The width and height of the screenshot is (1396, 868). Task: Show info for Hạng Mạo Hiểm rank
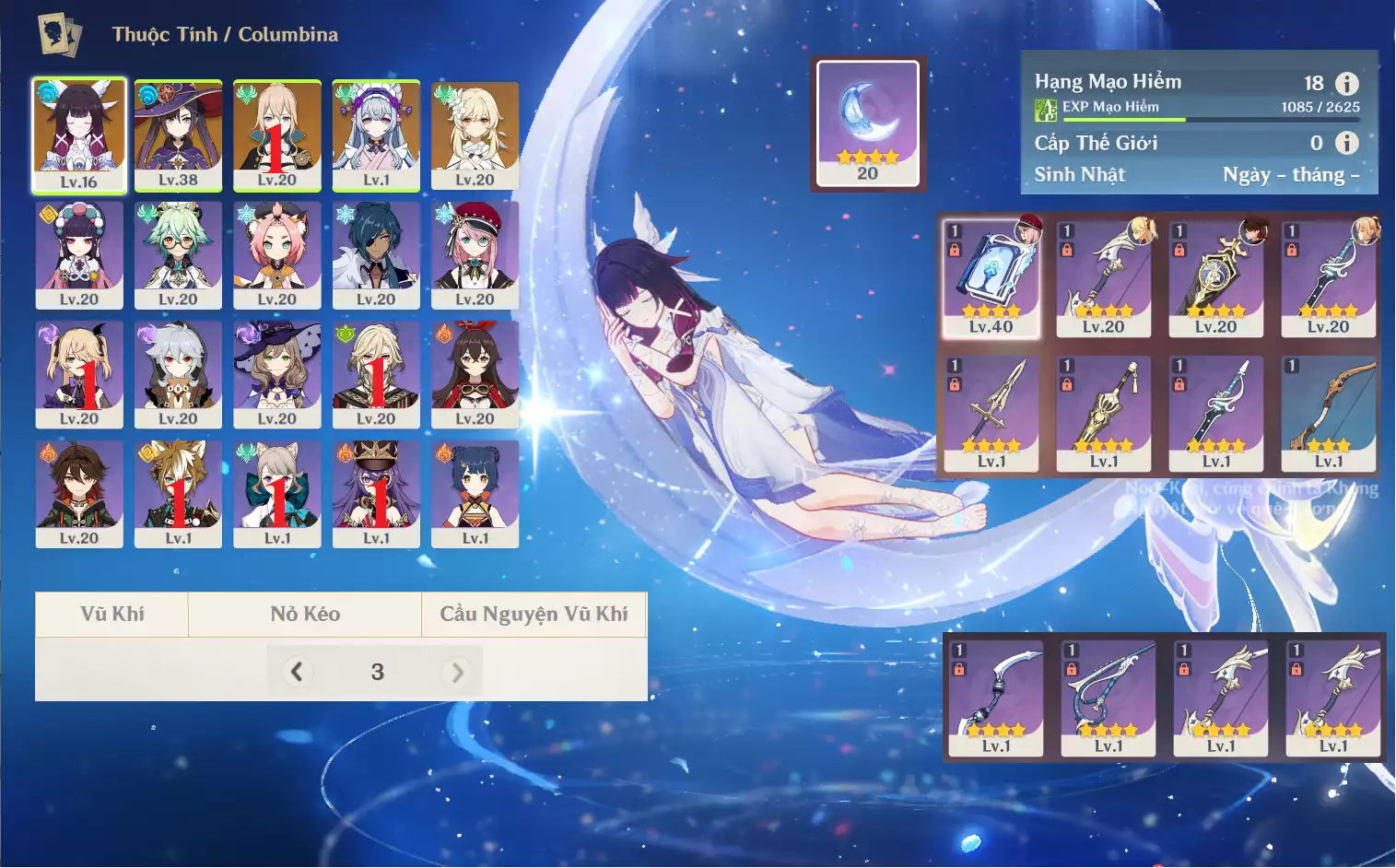[x=1346, y=84]
